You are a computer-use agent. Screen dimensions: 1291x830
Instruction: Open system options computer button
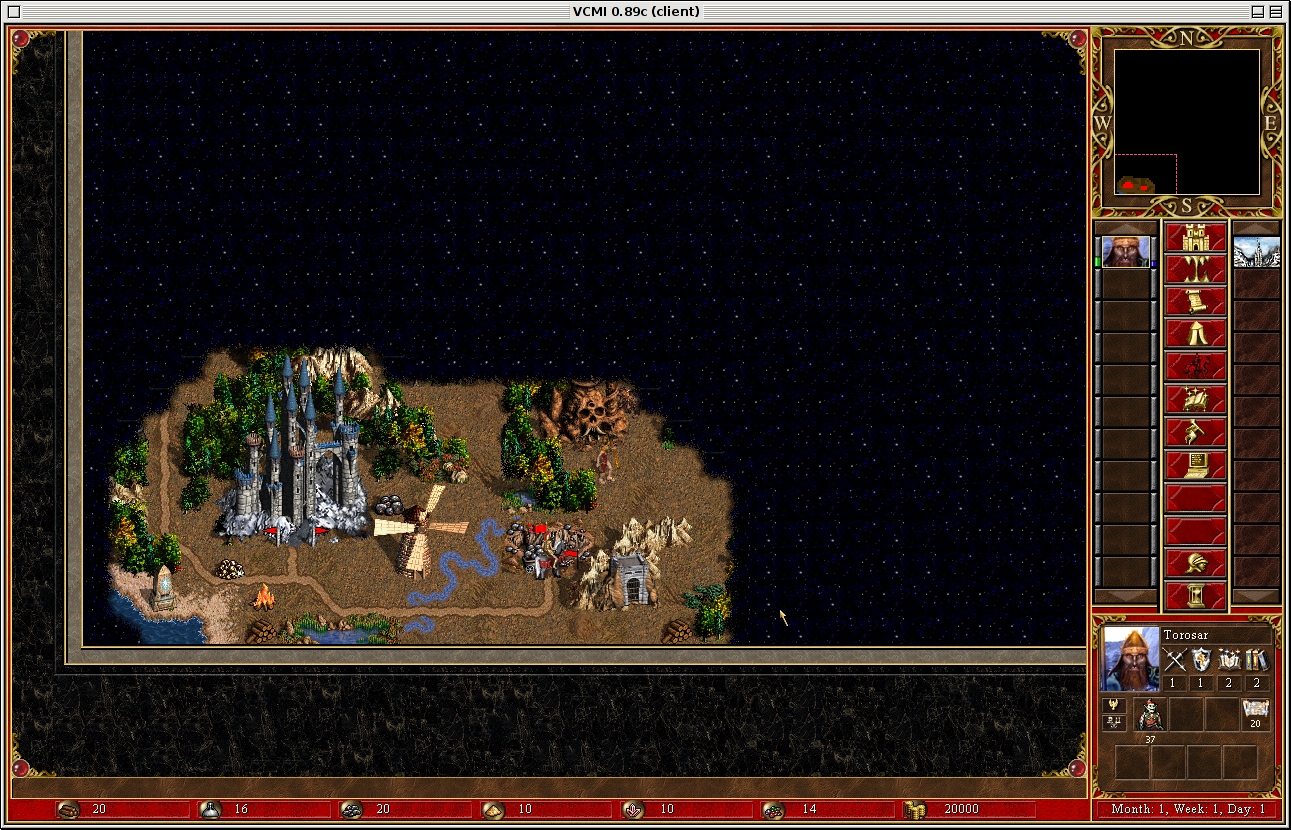pos(1196,465)
